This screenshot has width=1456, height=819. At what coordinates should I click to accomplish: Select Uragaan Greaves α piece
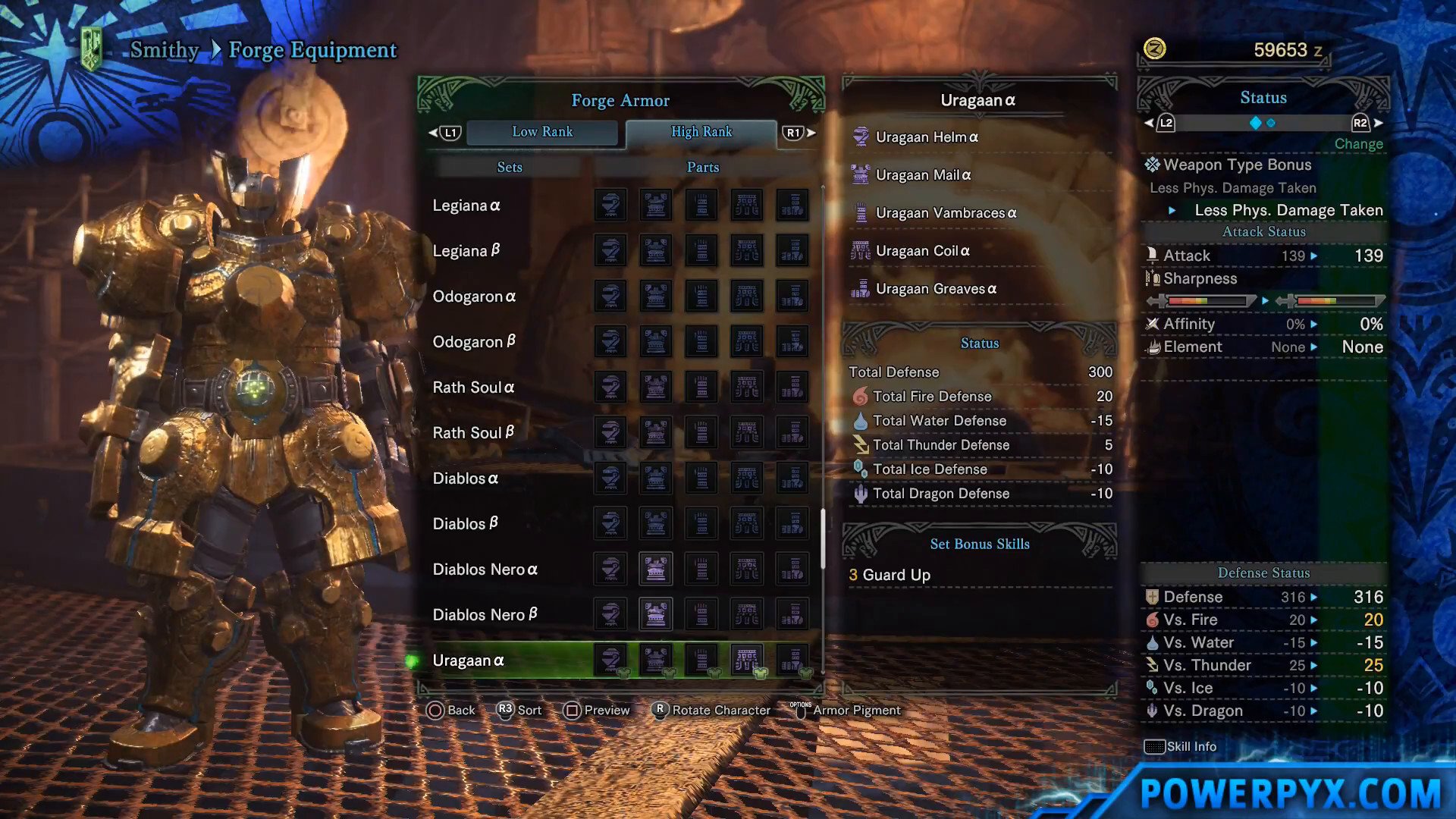click(936, 289)
